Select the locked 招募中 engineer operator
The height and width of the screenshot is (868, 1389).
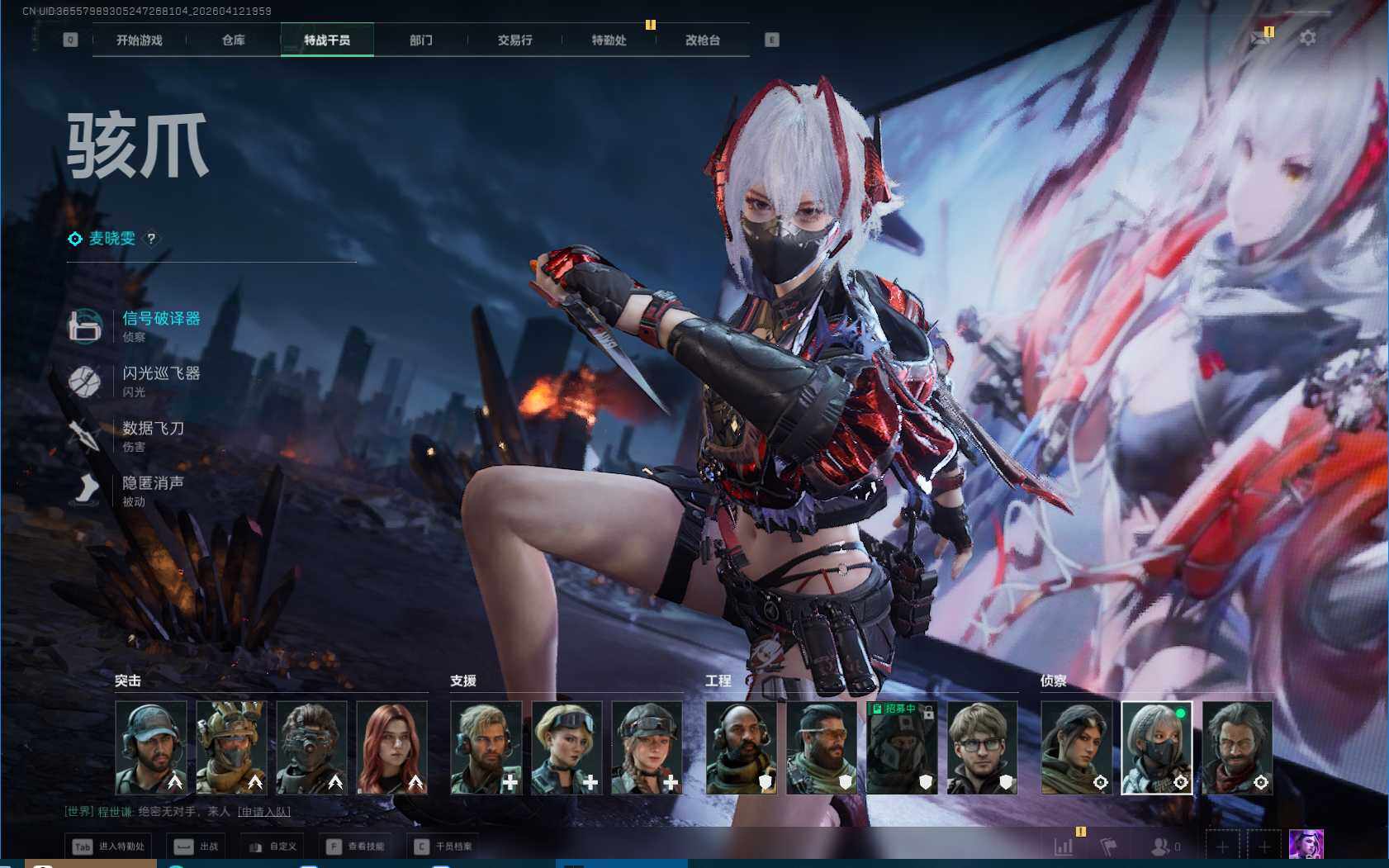(902, 747)
